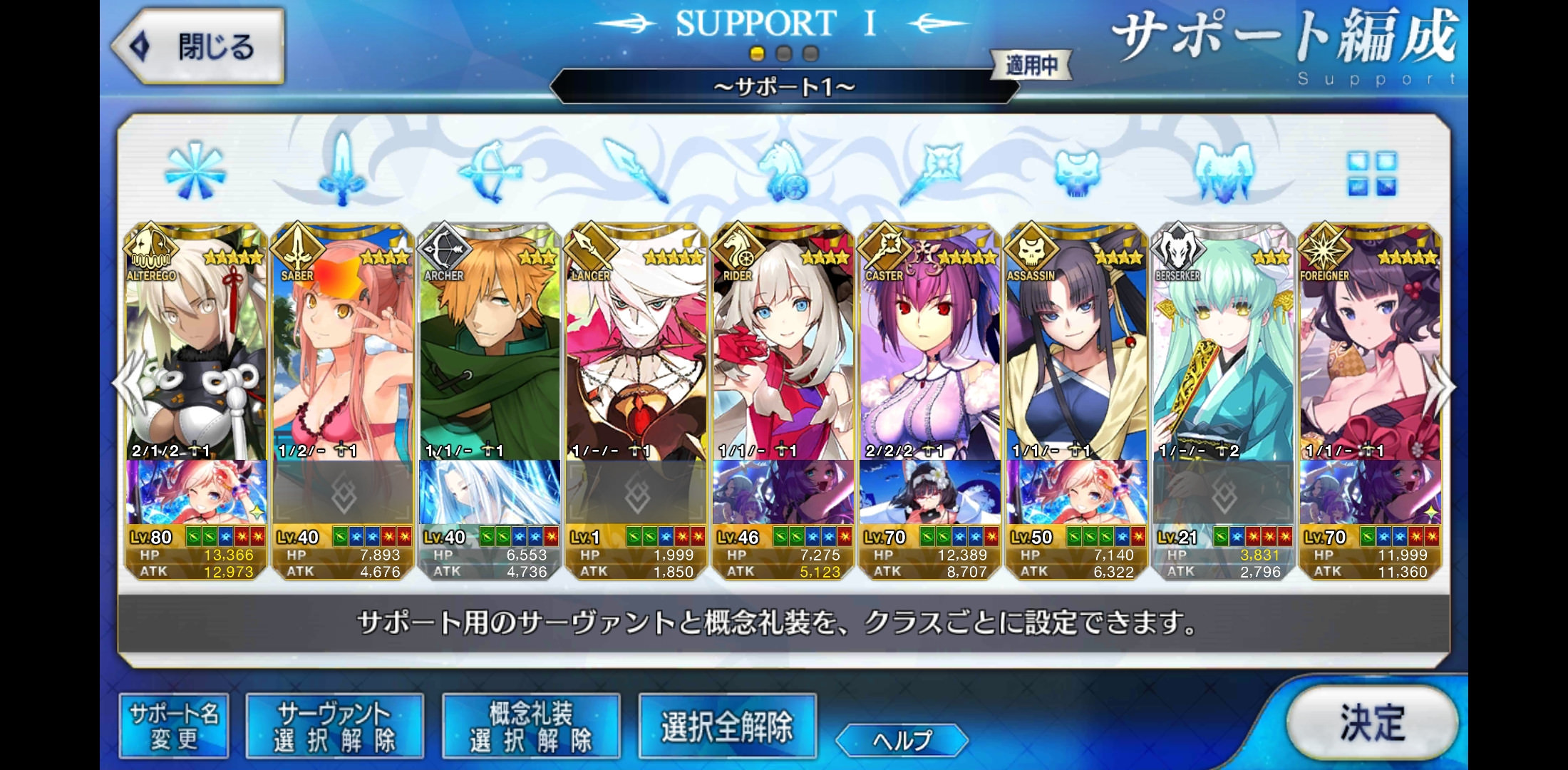The height and width of the screenshot is (770, 1568).
Task: Remove servant selections (サーヴァント 選択解除)
Action: coord(334,727)
